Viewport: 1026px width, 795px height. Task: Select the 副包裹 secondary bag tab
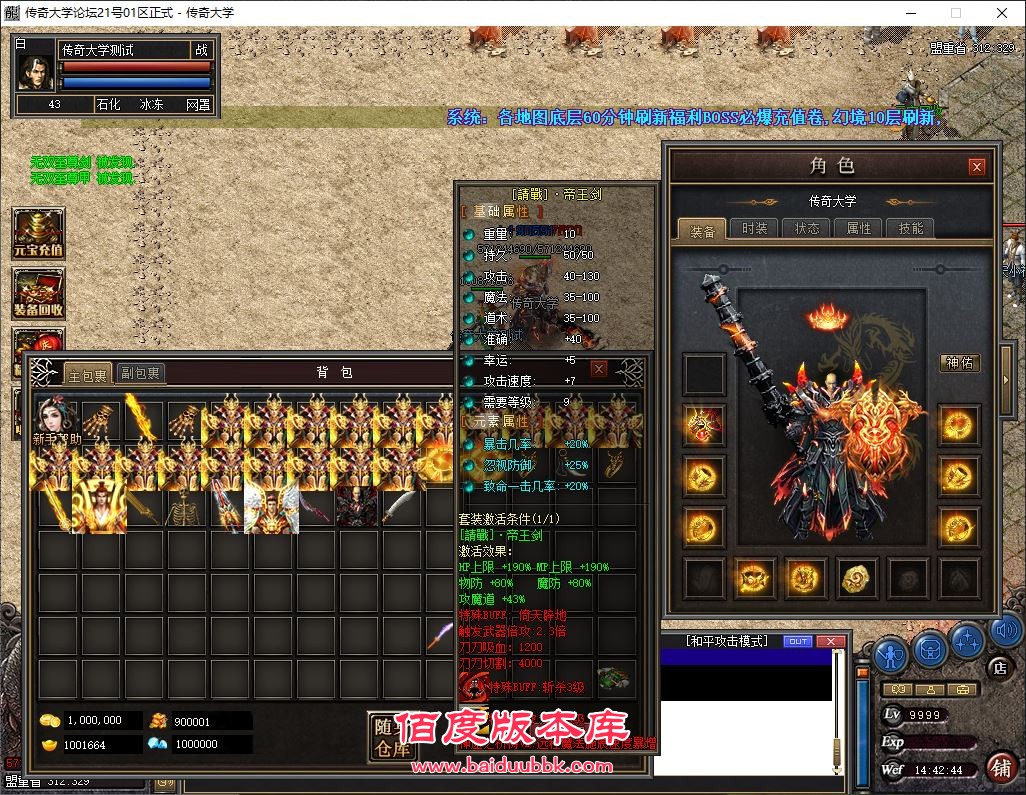click(140, 374)
